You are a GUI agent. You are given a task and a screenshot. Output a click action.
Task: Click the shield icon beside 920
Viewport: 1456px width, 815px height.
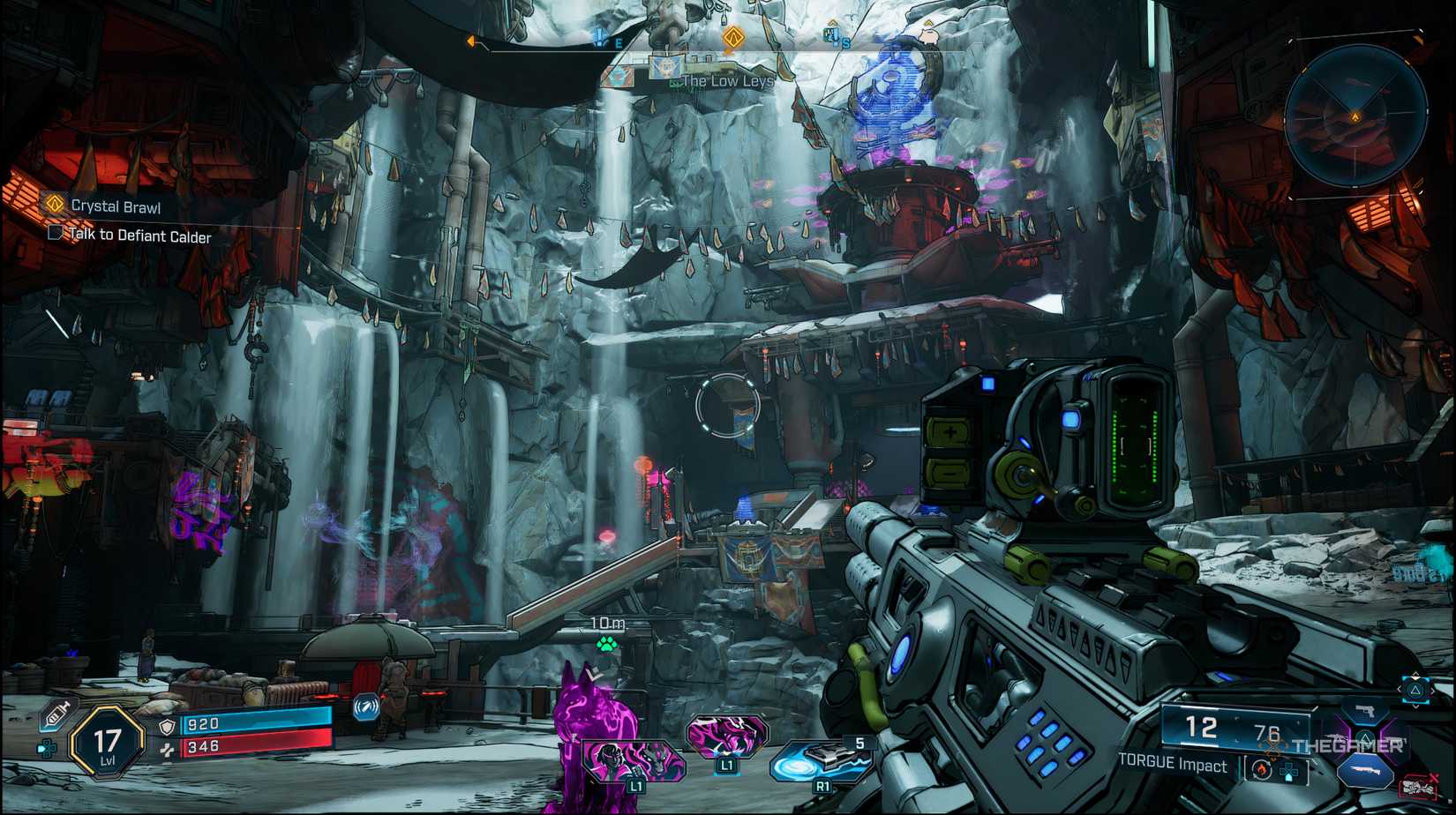167,726
